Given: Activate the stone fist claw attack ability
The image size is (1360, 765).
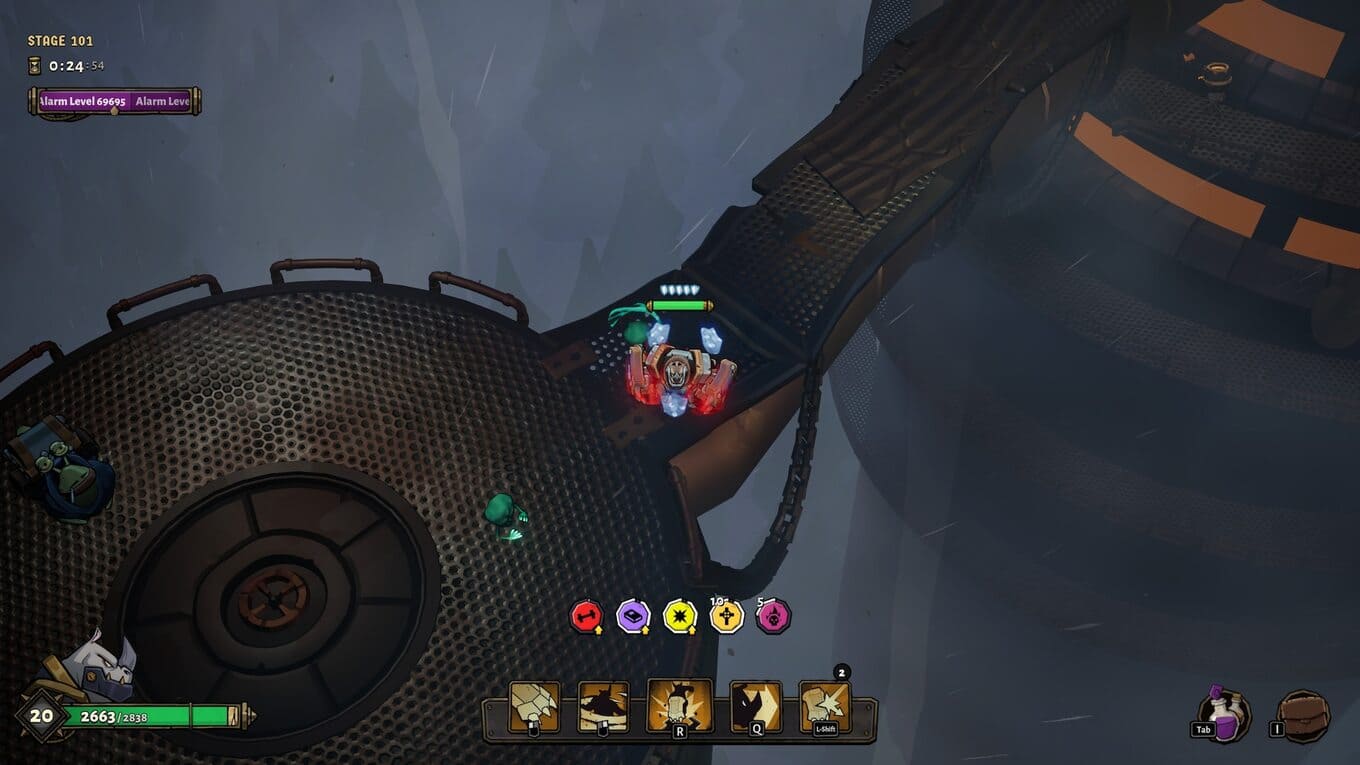Looking at the screenshot, I should pos(534,706).
